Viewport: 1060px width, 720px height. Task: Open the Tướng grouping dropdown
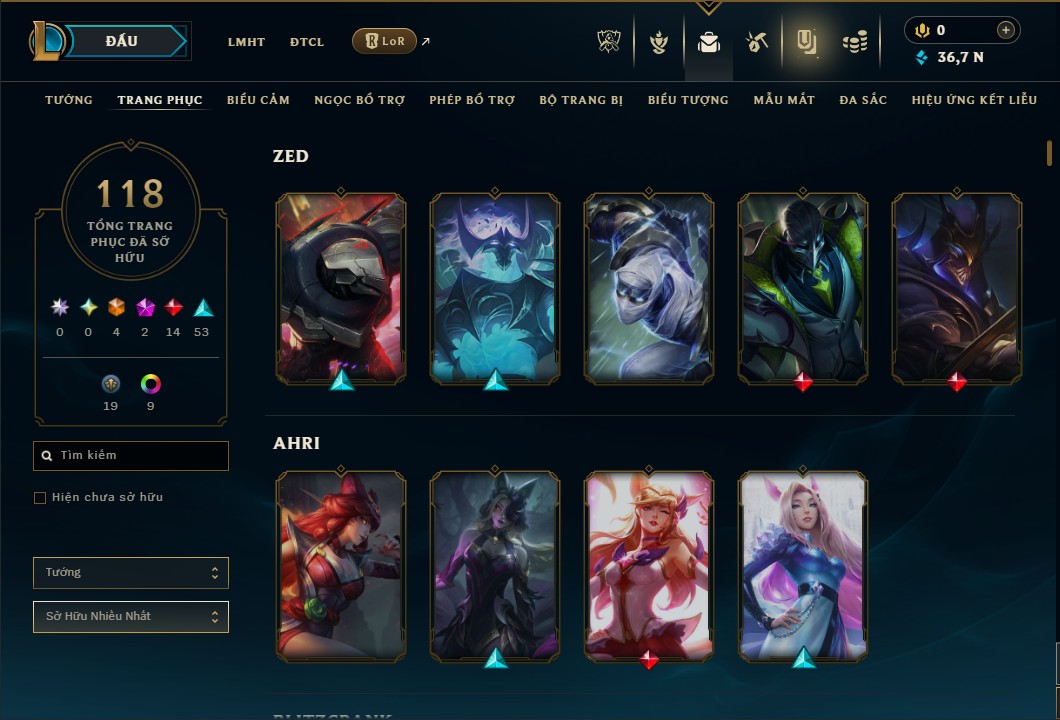[x=131, y=573]
